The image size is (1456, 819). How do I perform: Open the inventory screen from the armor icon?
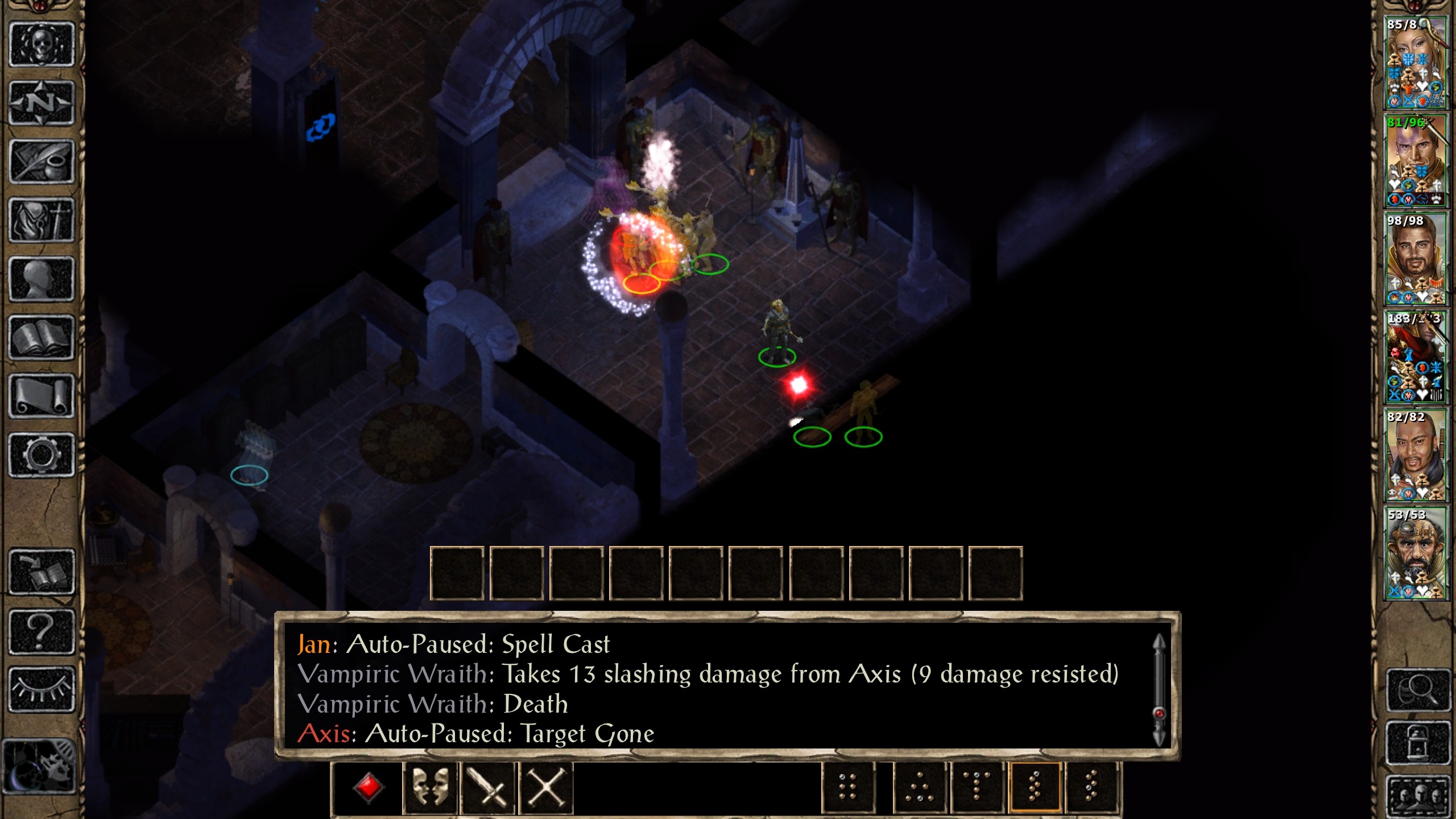42,221
